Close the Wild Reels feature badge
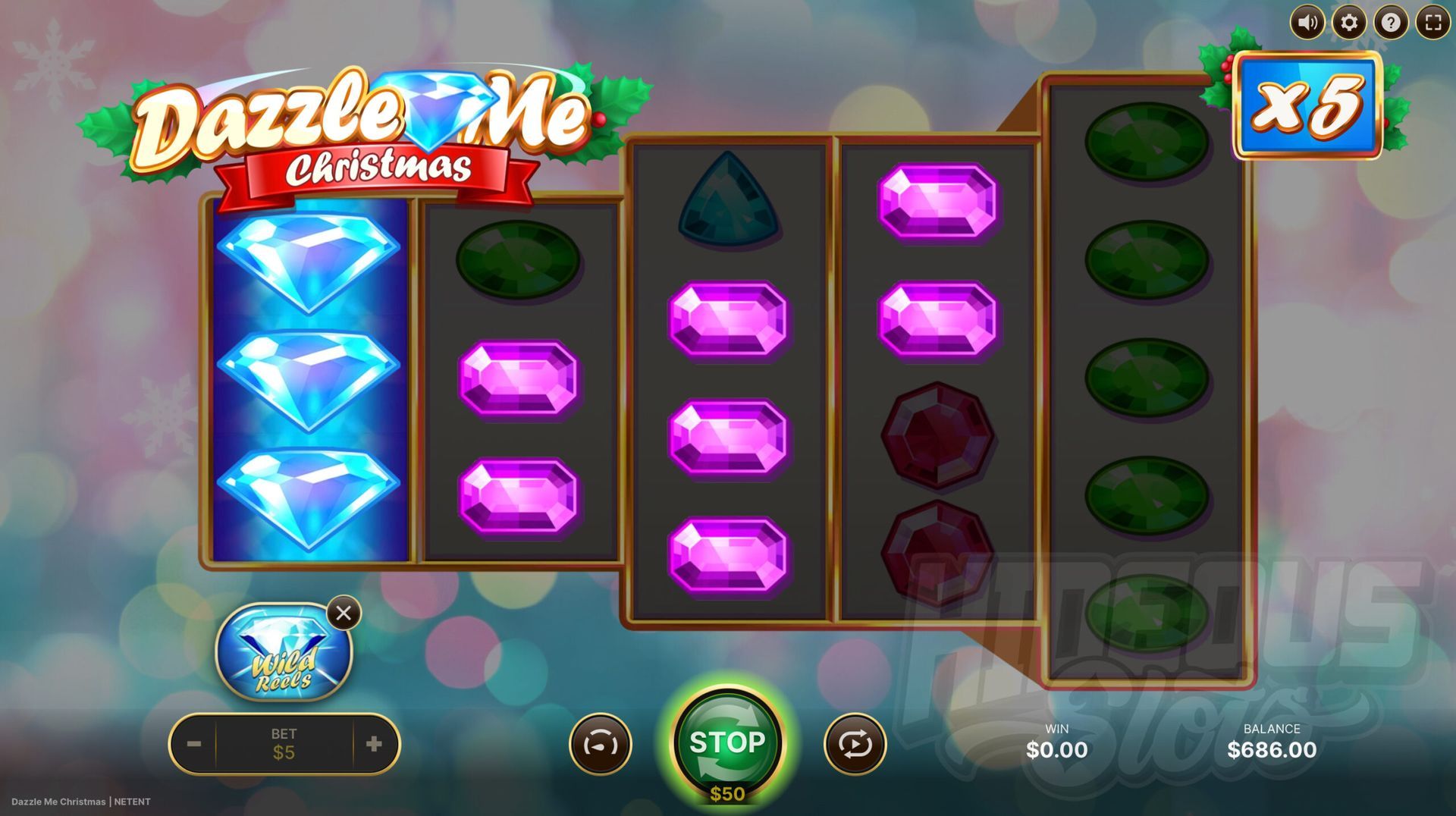 (x=344, y=613)
